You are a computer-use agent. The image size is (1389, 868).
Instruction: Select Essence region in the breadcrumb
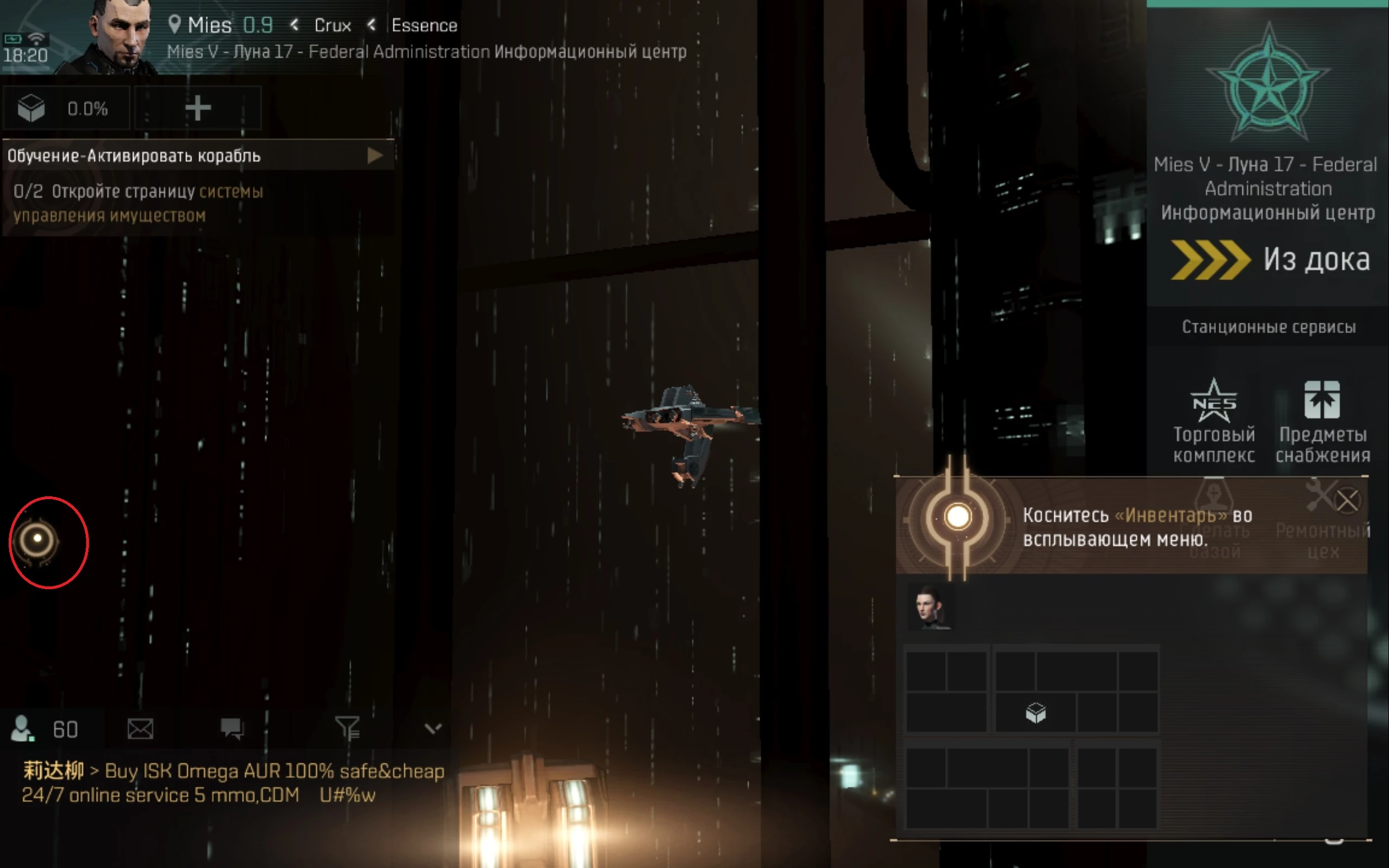(x=424, y=25)
